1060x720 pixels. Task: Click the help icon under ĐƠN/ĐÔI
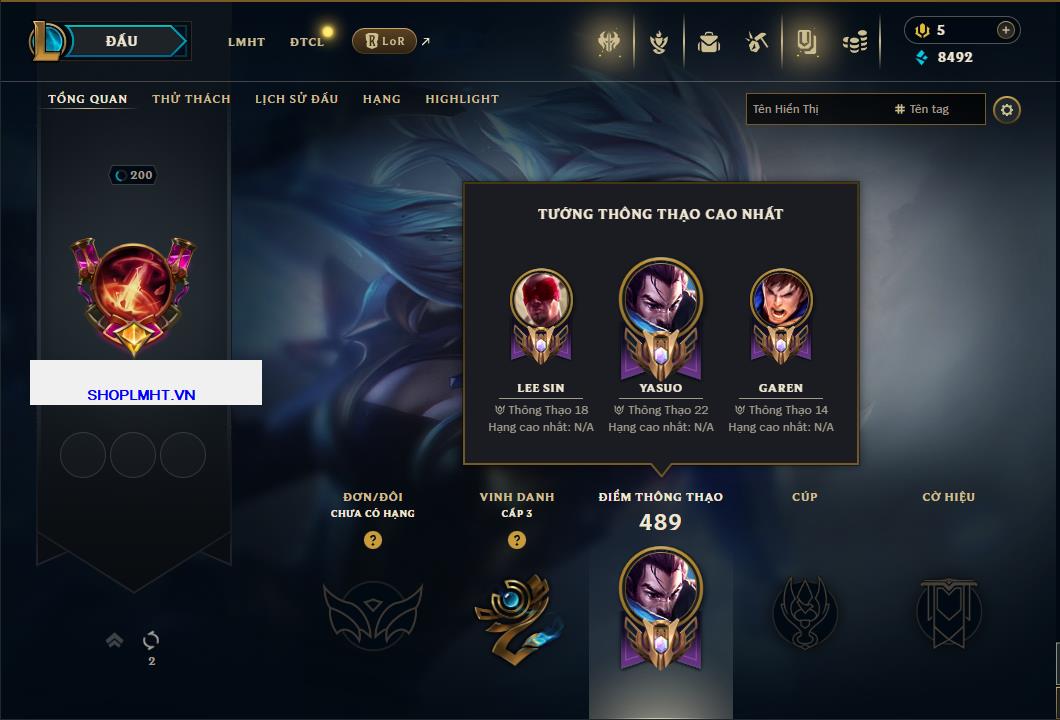click(x=373, y=540)
